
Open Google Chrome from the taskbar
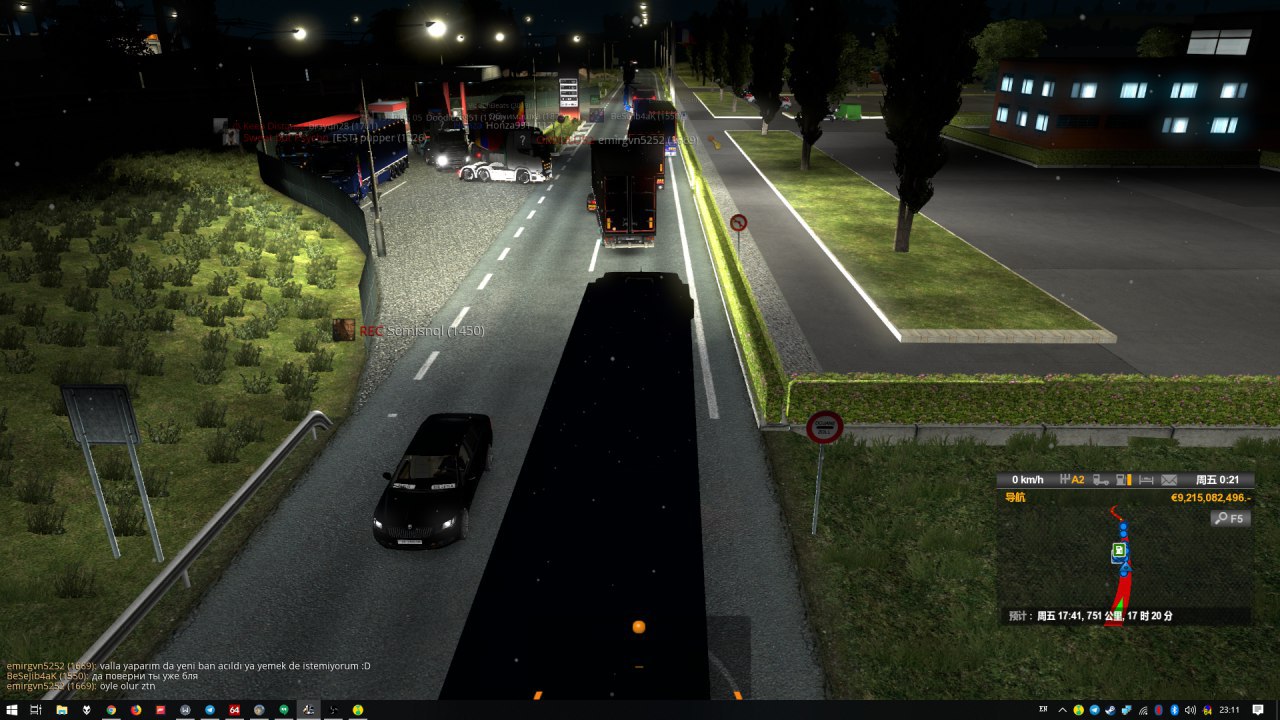110,710
